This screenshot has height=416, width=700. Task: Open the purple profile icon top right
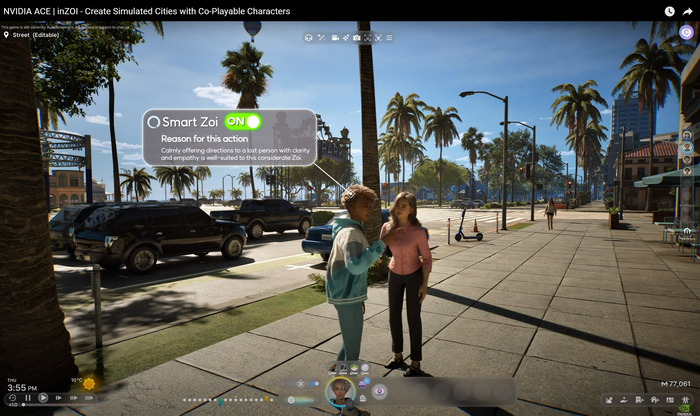click(x=686, y=32)
